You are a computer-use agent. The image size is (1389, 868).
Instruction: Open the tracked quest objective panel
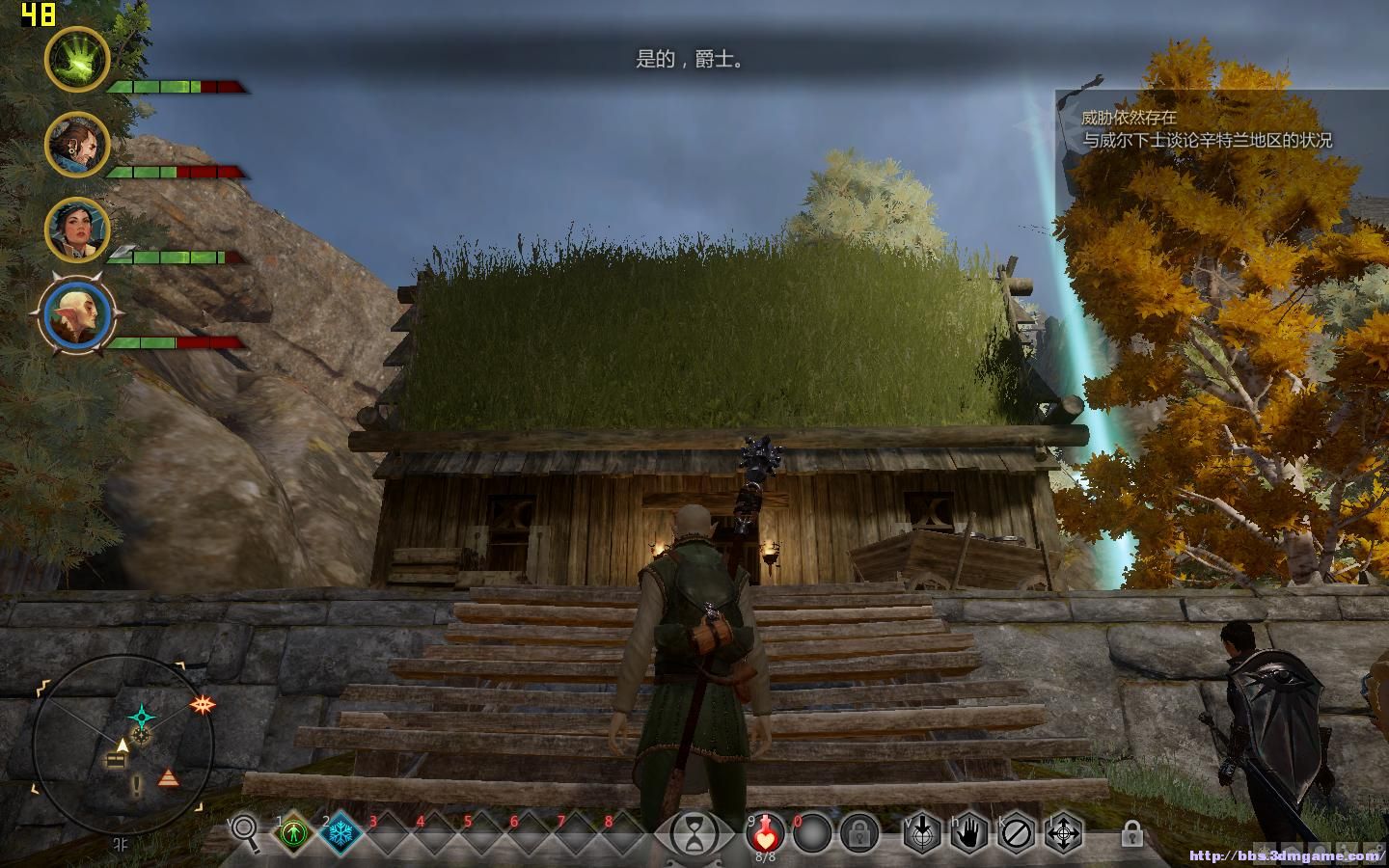pos(1206,129)
